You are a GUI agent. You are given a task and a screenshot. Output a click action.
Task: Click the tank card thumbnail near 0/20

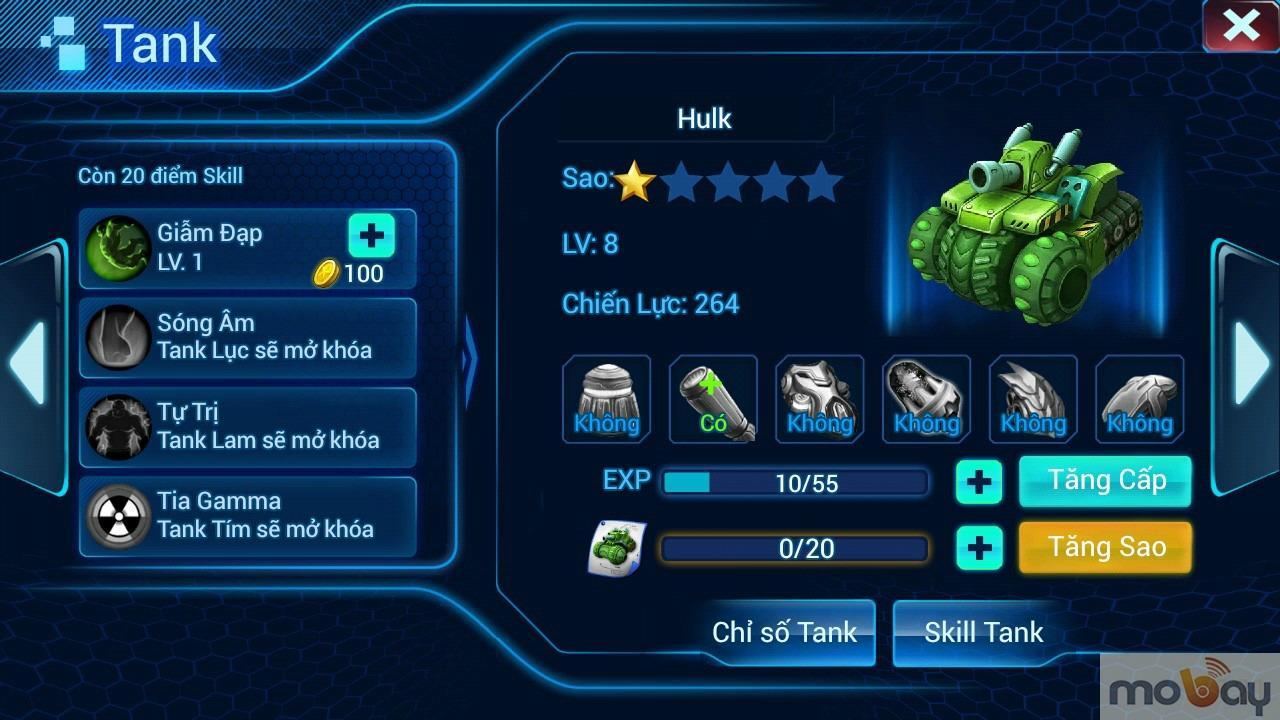click(619, 548)
